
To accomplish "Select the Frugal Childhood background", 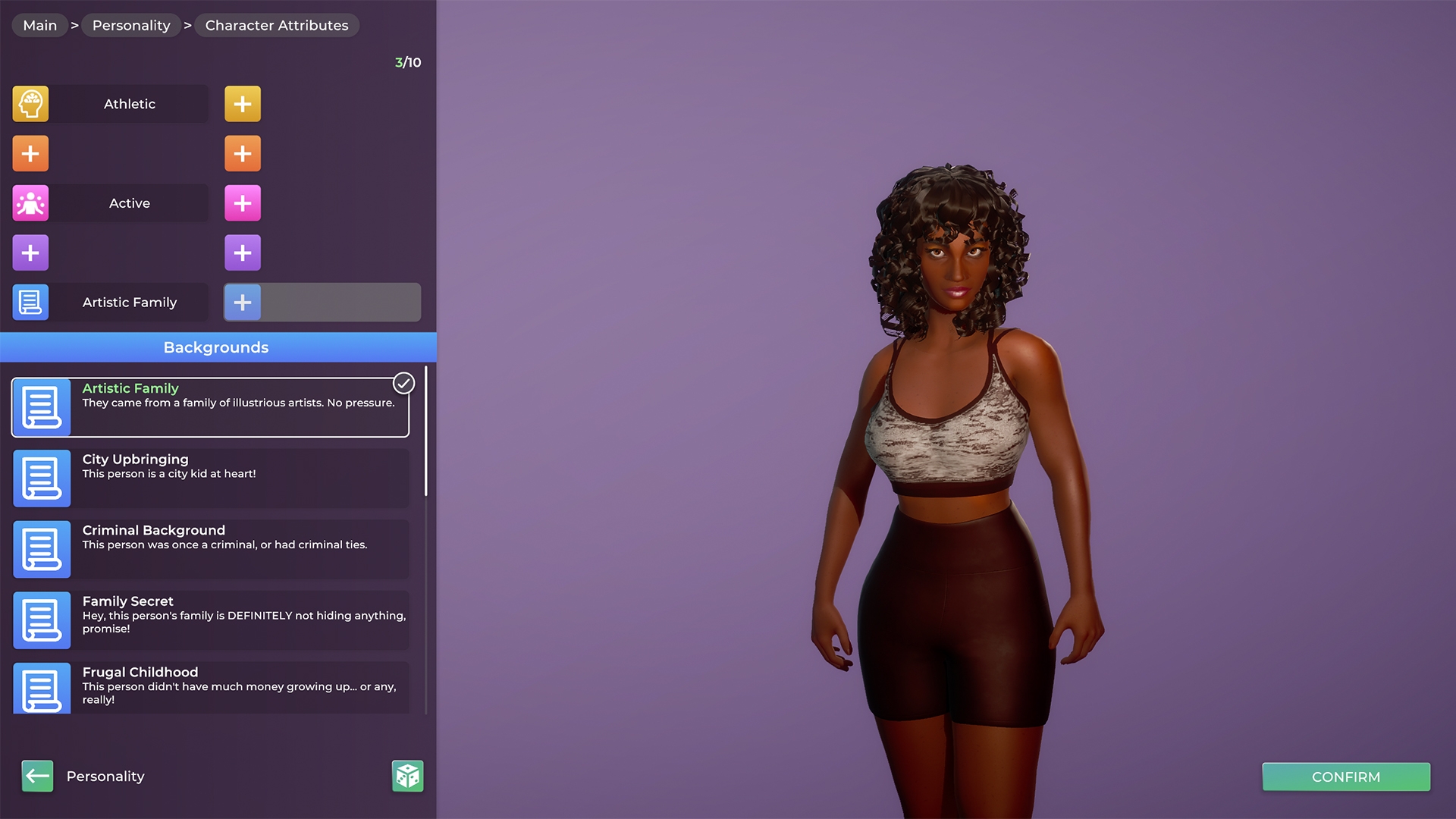I will [209, 687].
